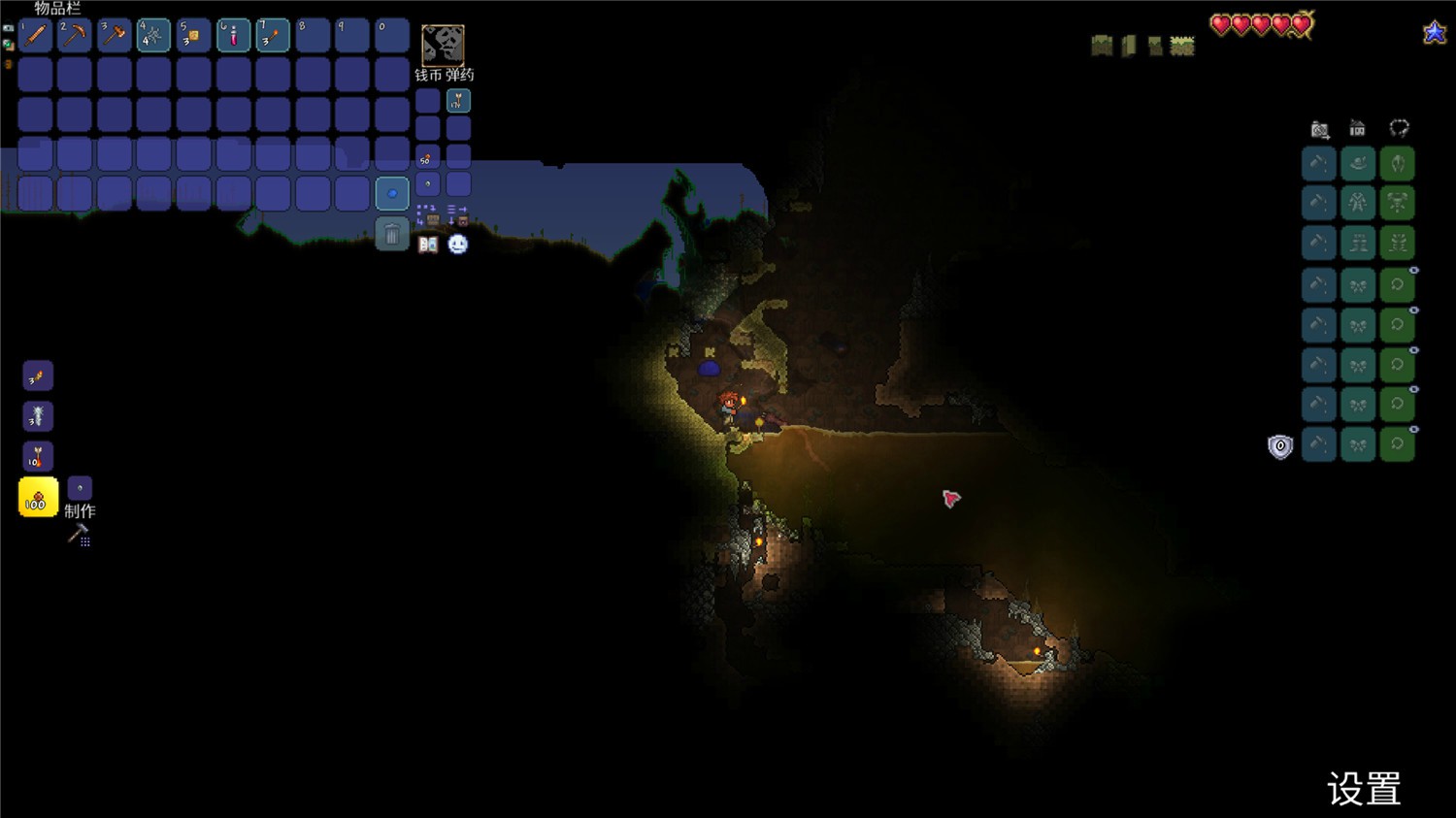
Task: Craft the highlighted yellow 100-stack recipe
Action: point(38,498)
